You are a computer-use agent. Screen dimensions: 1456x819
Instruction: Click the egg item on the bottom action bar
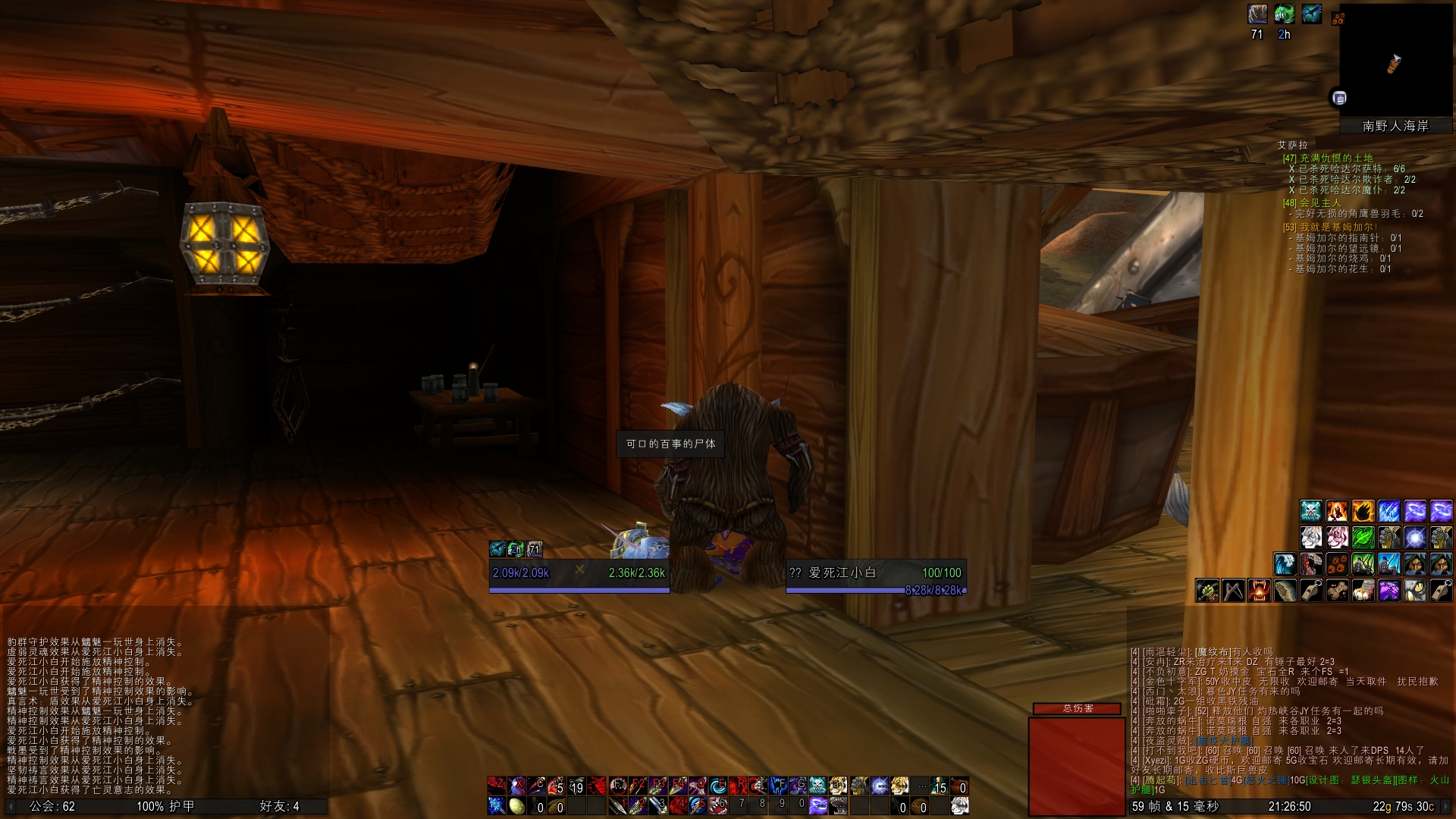(x=516, y=806)
